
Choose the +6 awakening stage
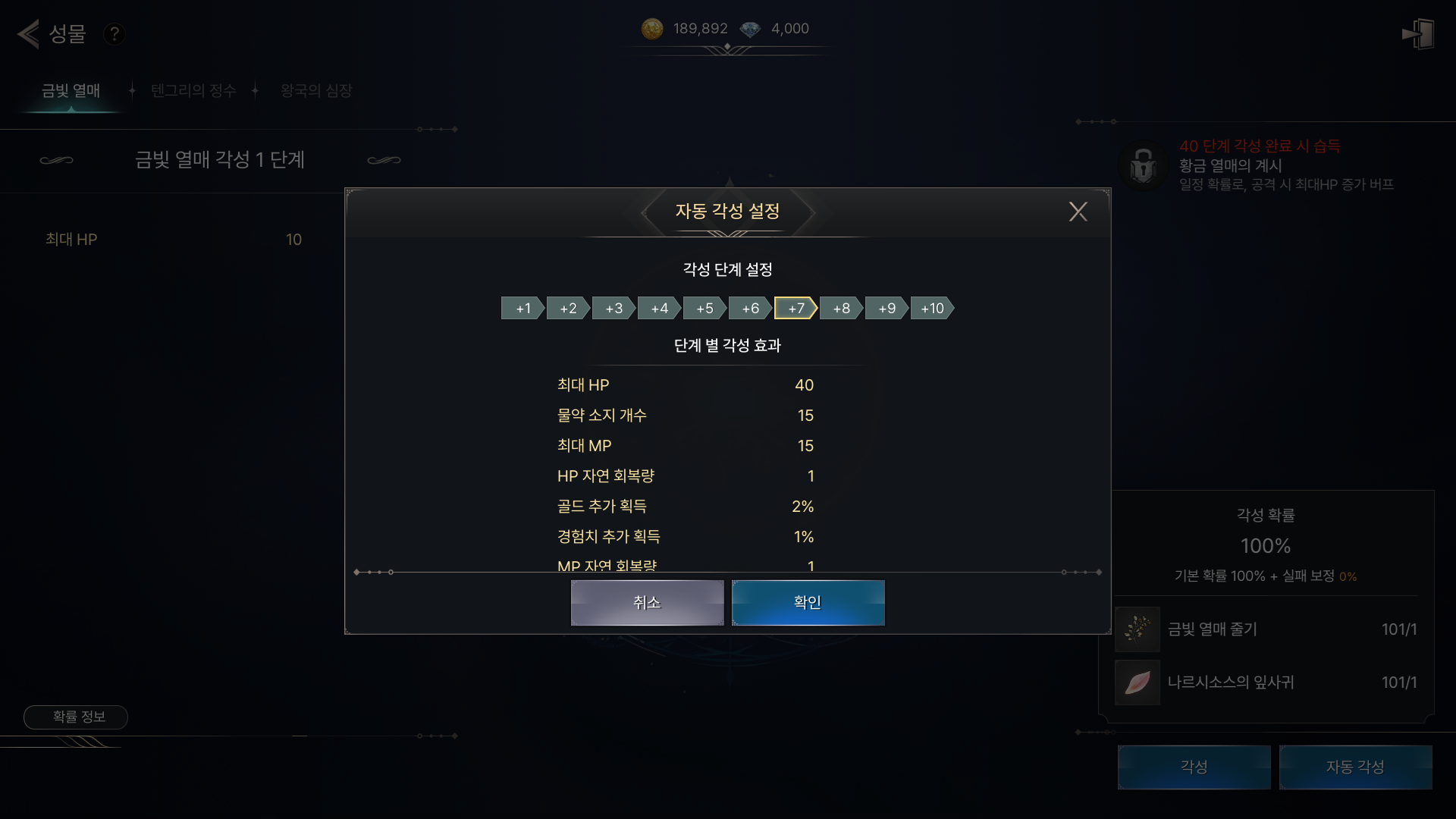pyautogui.click(x=750, y=309)
